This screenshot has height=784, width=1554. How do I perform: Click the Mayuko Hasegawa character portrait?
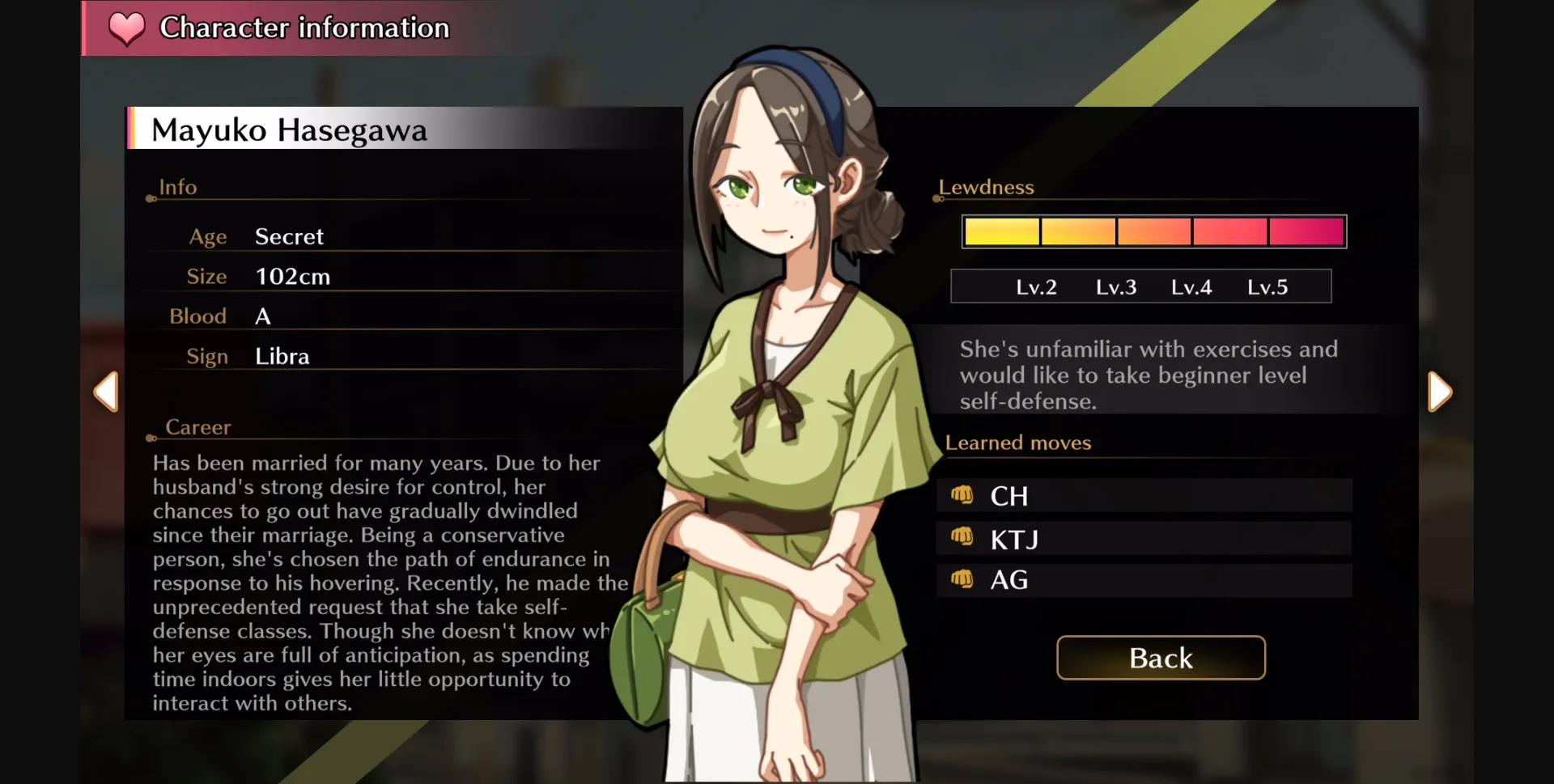tap(777, 405)
